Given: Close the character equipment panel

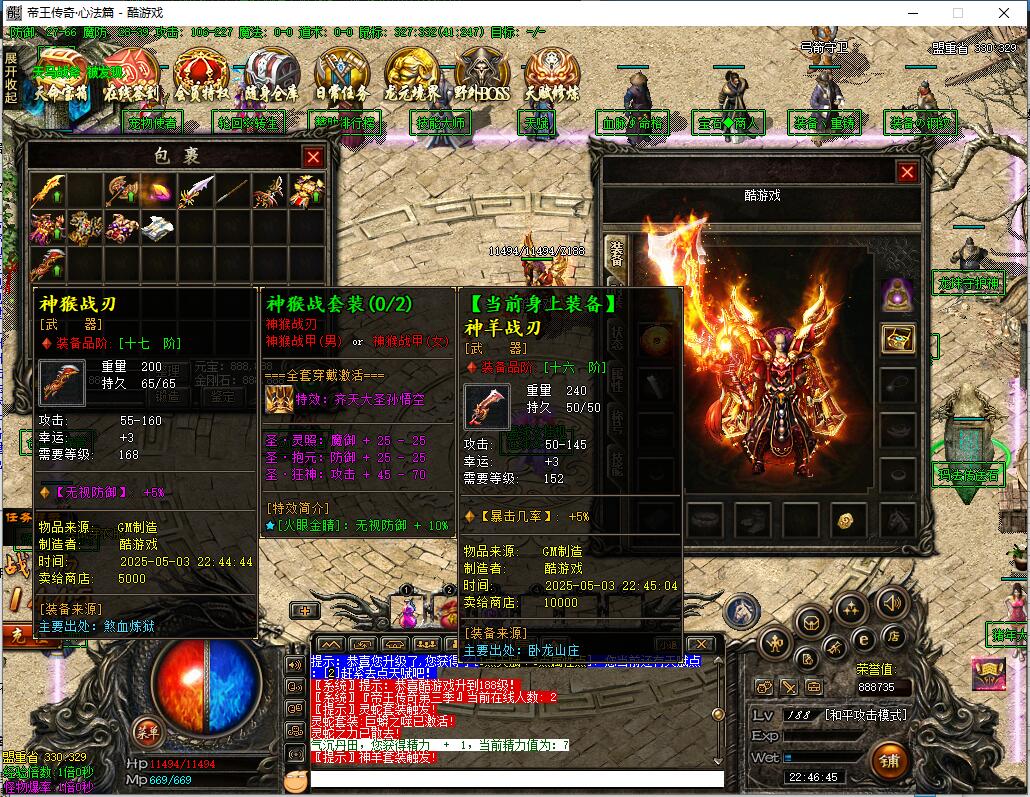Looking at the screenshot, I should (907, 172).
